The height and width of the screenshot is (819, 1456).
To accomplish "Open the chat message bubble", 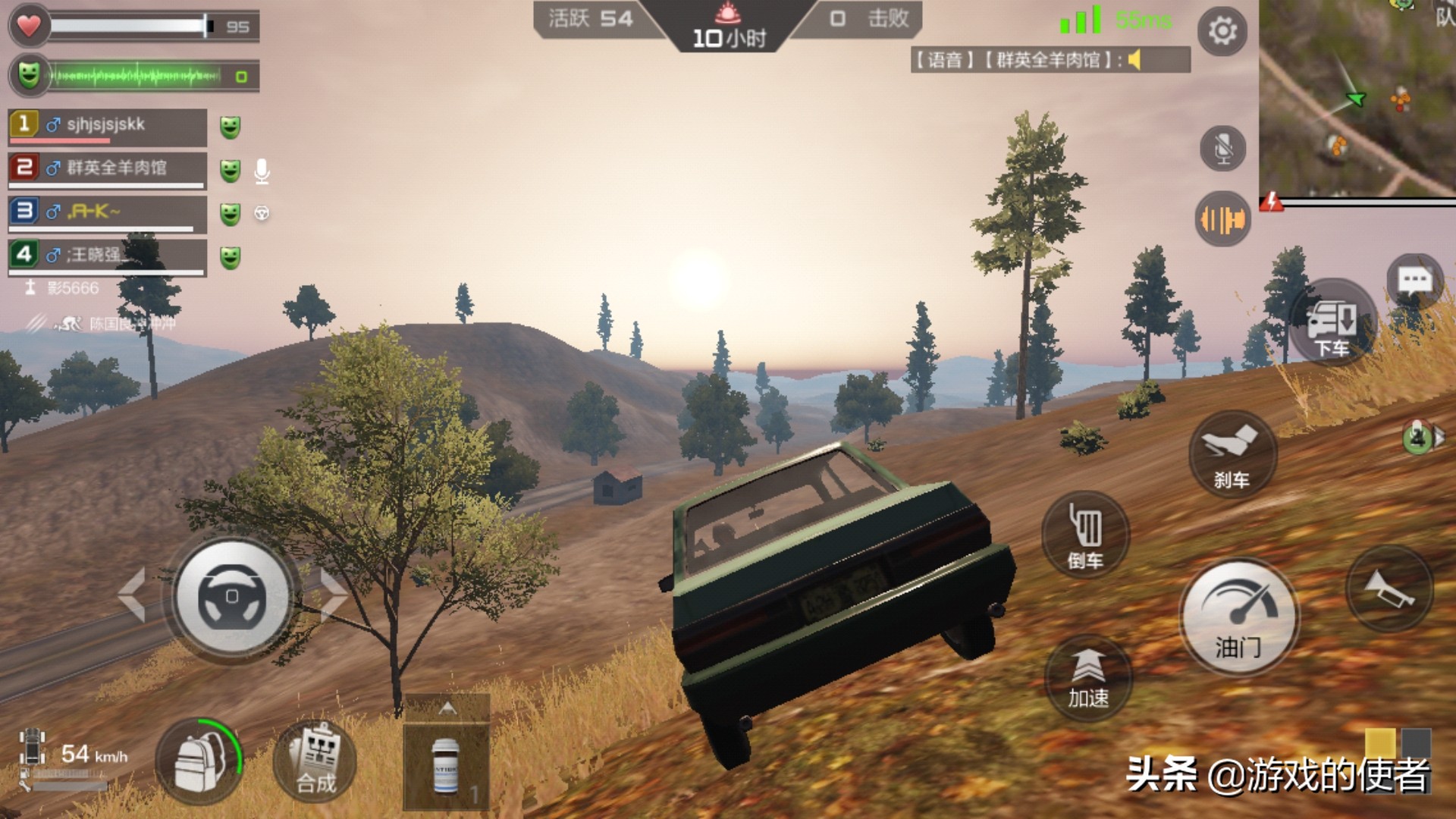I will 1414,281.
